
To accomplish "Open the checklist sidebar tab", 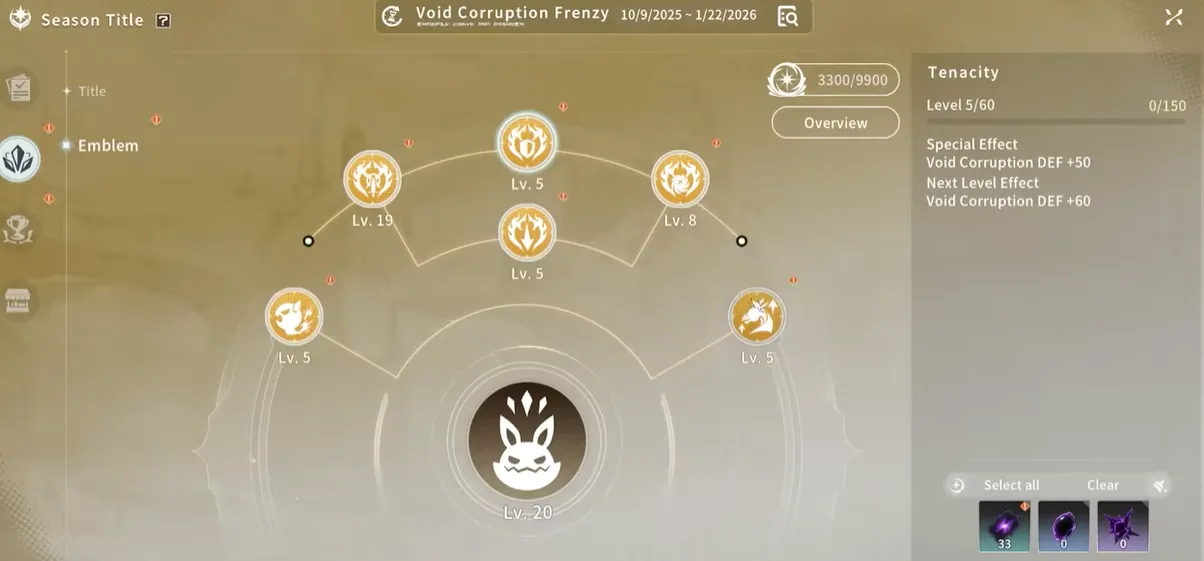I will click(19, 89).
